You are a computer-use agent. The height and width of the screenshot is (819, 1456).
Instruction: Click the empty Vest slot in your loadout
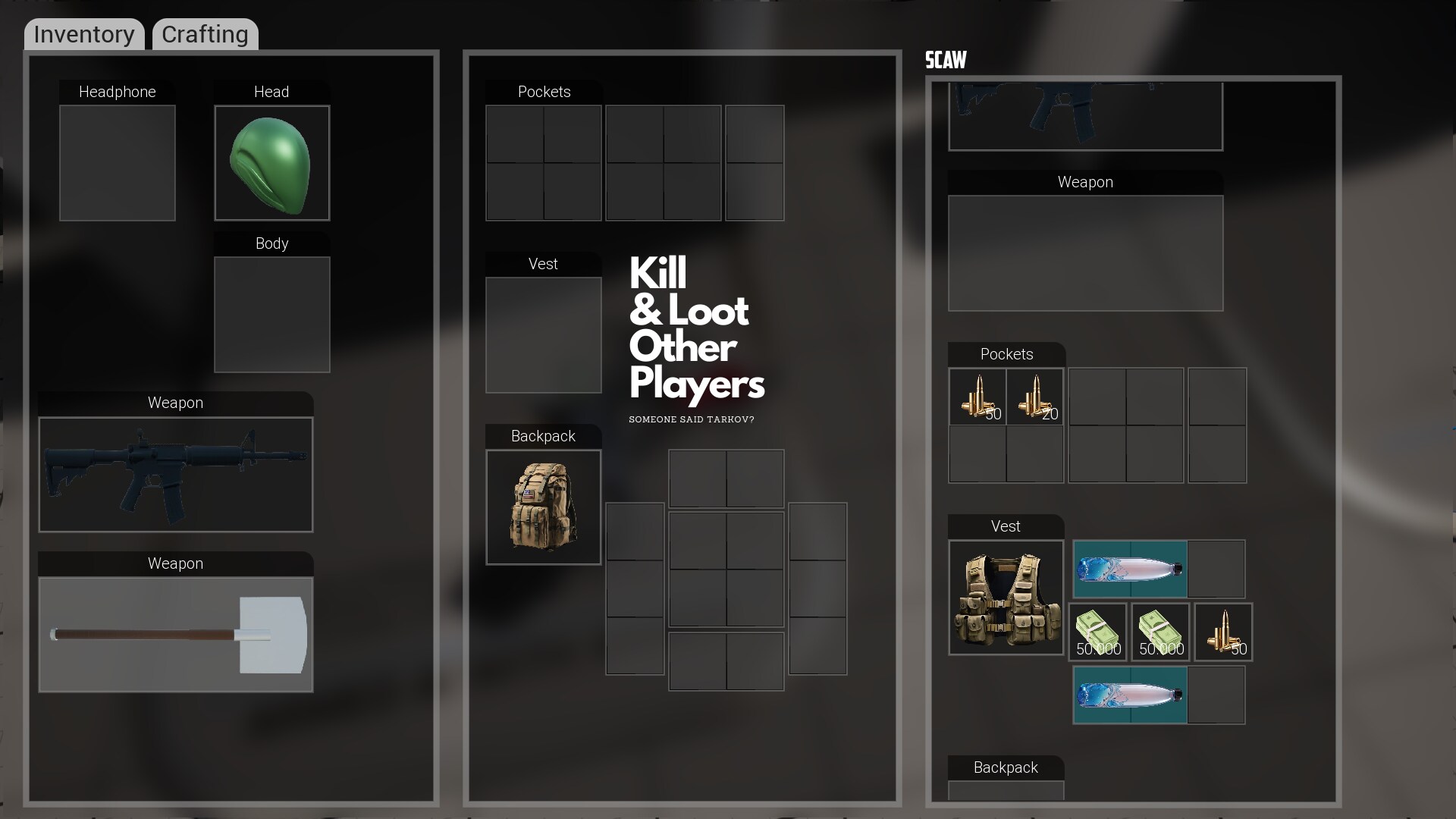[x=543, y=334]
